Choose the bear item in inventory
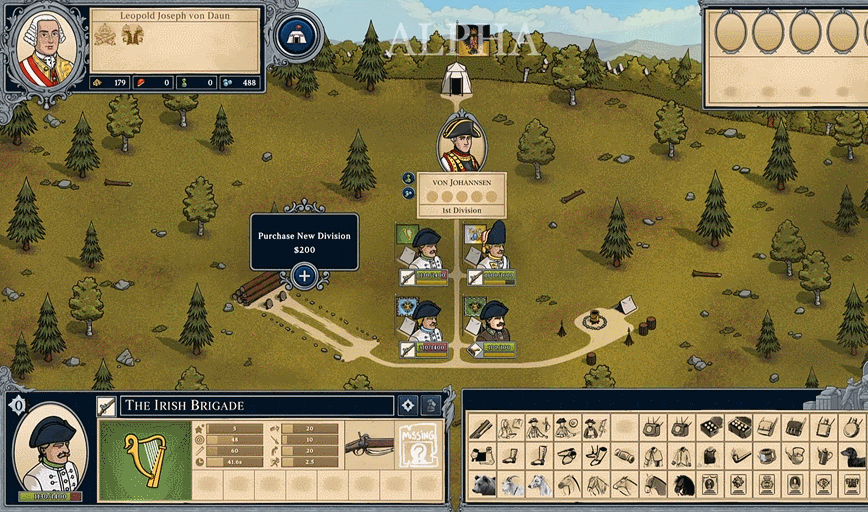868x512 pixels. (483, 485)
